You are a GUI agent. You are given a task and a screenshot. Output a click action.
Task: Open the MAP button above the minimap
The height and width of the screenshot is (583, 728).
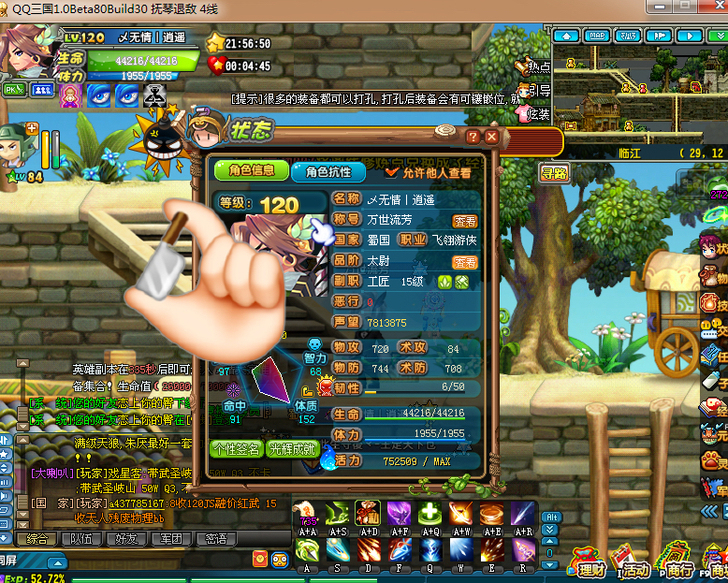pyautogui.click(x=597, y=35)
